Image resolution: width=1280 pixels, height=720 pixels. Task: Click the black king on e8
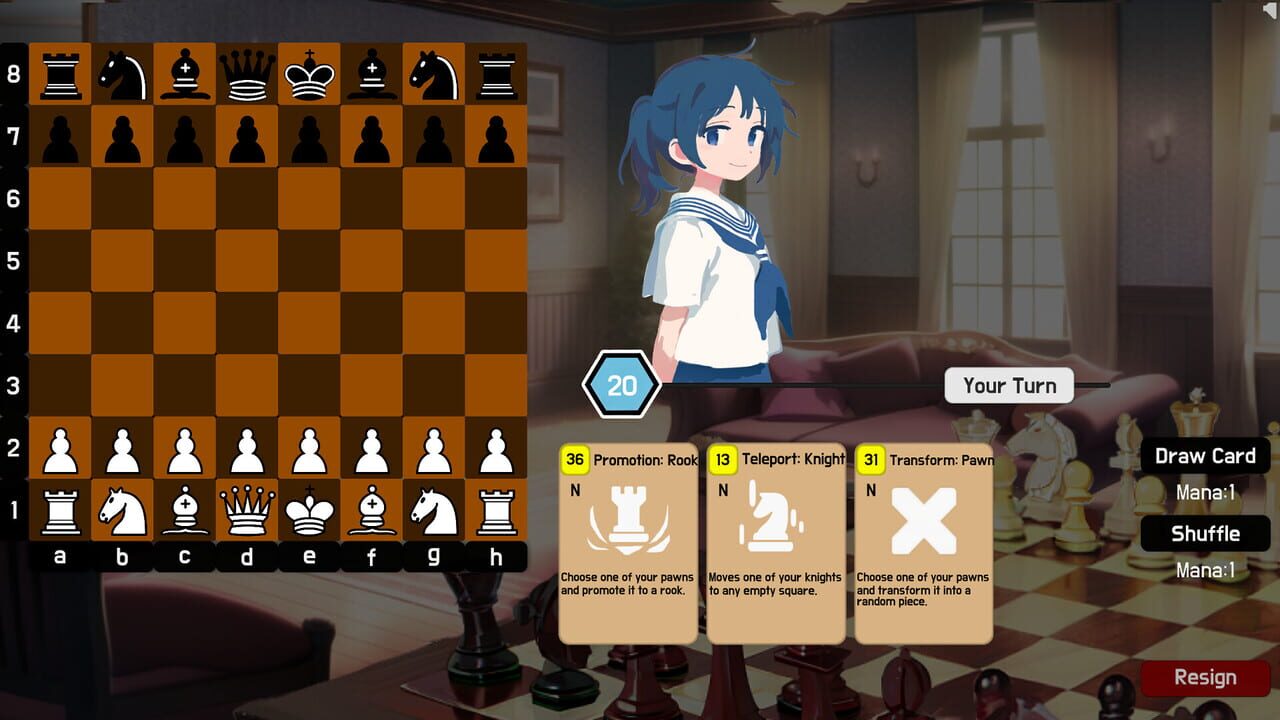tap(310, 72)
